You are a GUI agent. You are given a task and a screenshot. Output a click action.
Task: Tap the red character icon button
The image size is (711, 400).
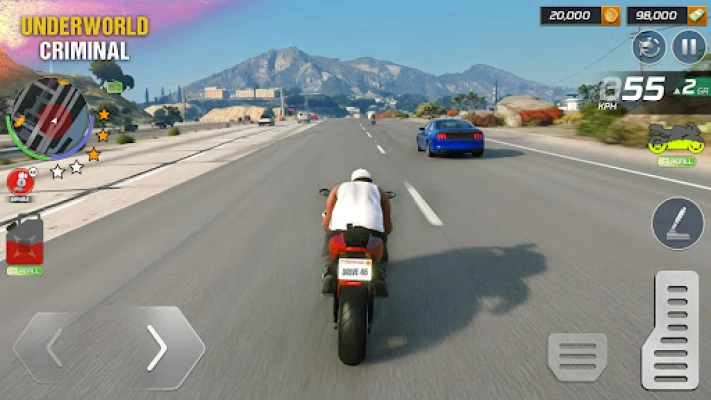(x=20, y=182)
